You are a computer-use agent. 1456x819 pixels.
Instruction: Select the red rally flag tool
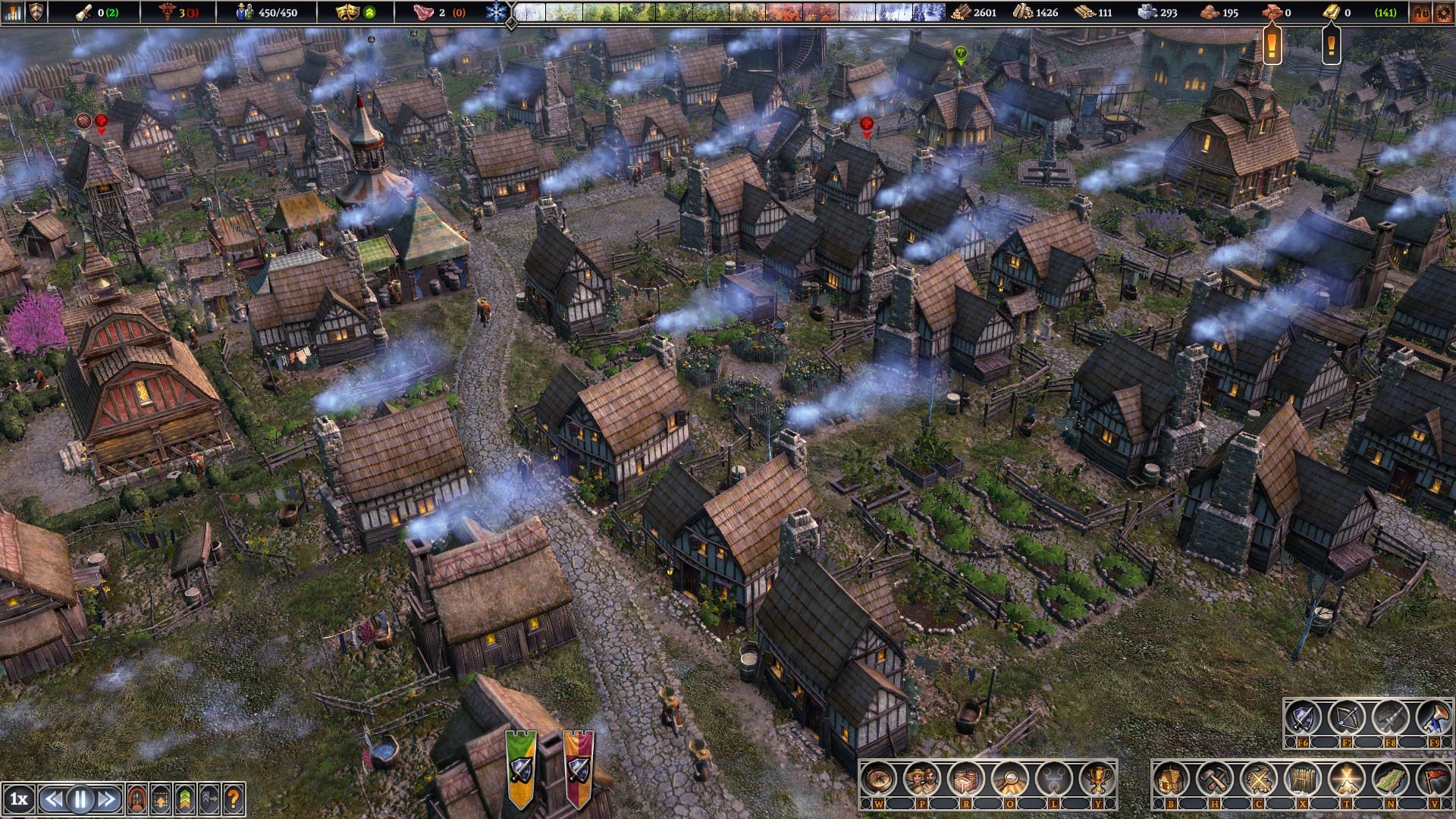click(1433, 779)
